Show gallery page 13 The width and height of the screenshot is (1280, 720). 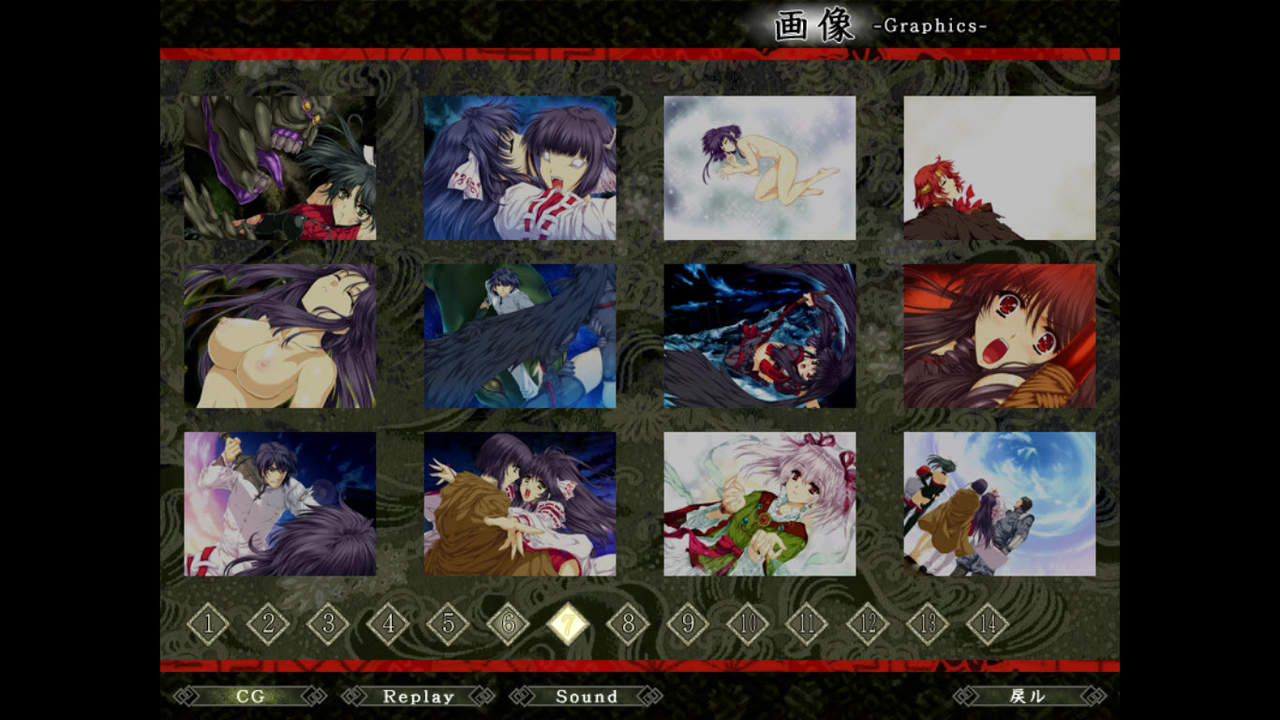coord(927,625)
